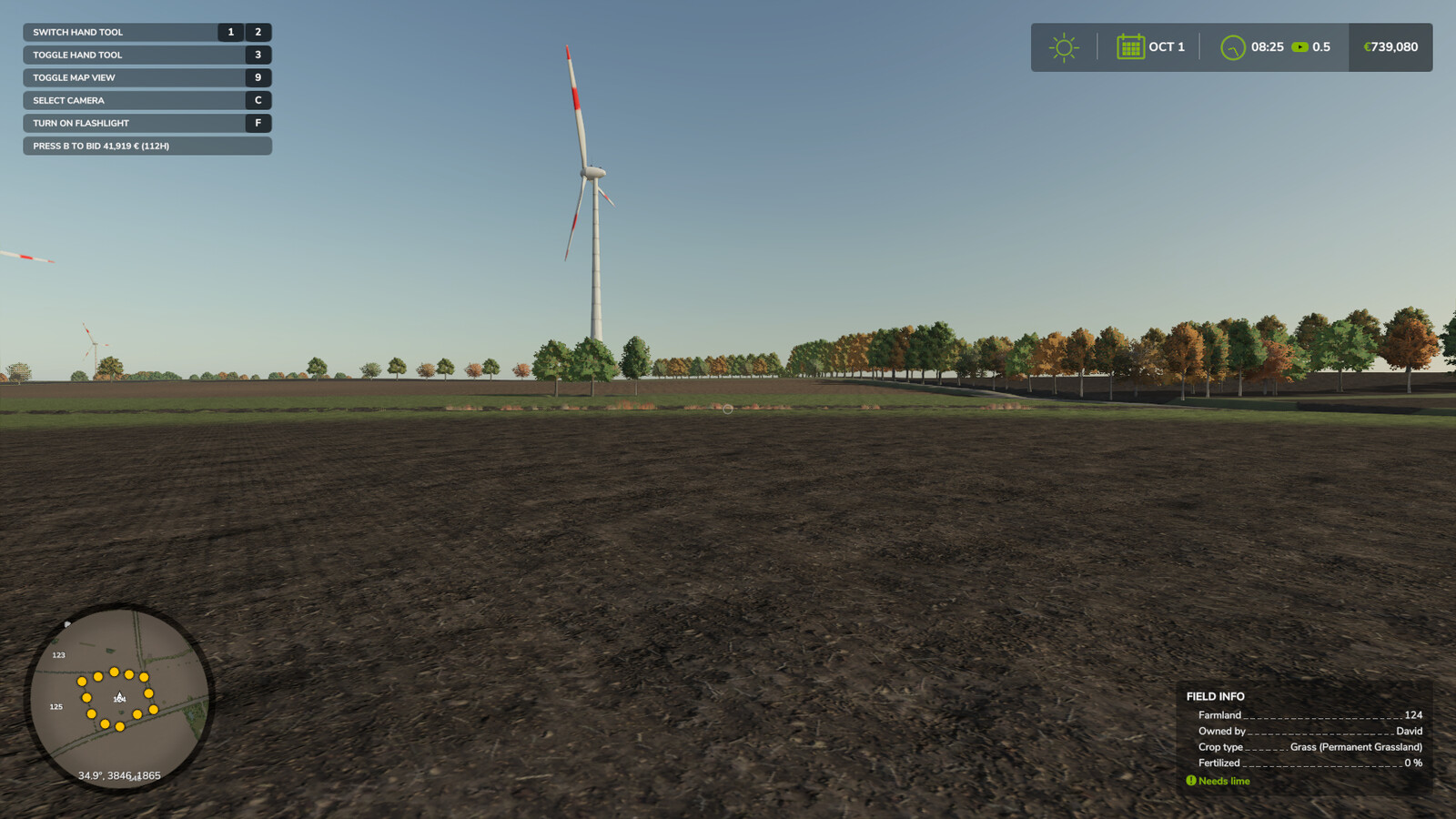Click the green play arrow time-speed icon
This screenshot has height=819, width=1456.
(1299, 46)
